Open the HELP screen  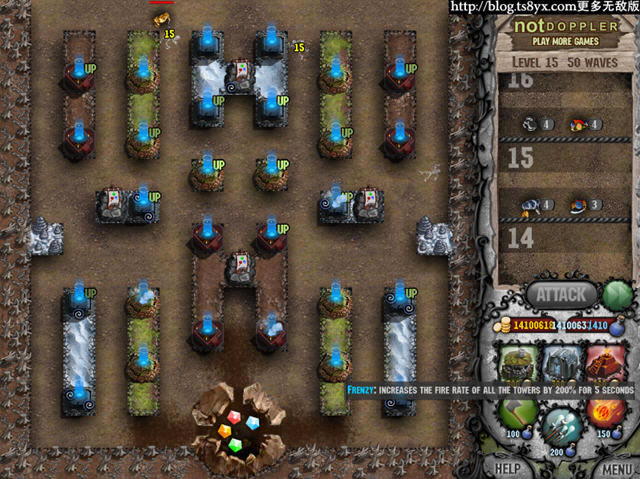[x=508, y=468]
